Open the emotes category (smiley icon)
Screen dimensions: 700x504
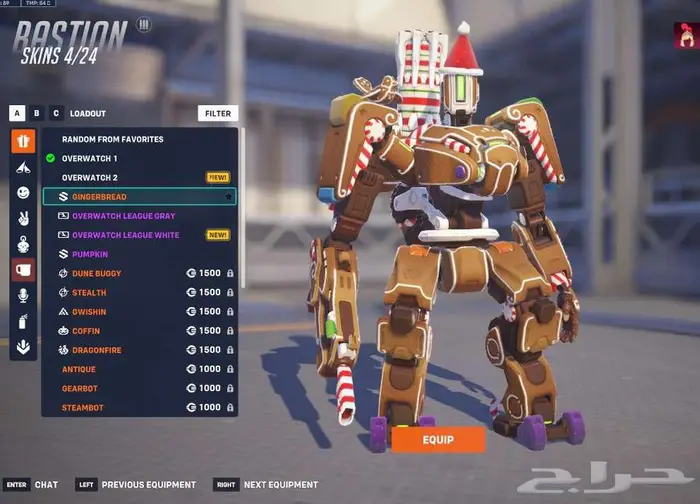[x=23, y=192]
